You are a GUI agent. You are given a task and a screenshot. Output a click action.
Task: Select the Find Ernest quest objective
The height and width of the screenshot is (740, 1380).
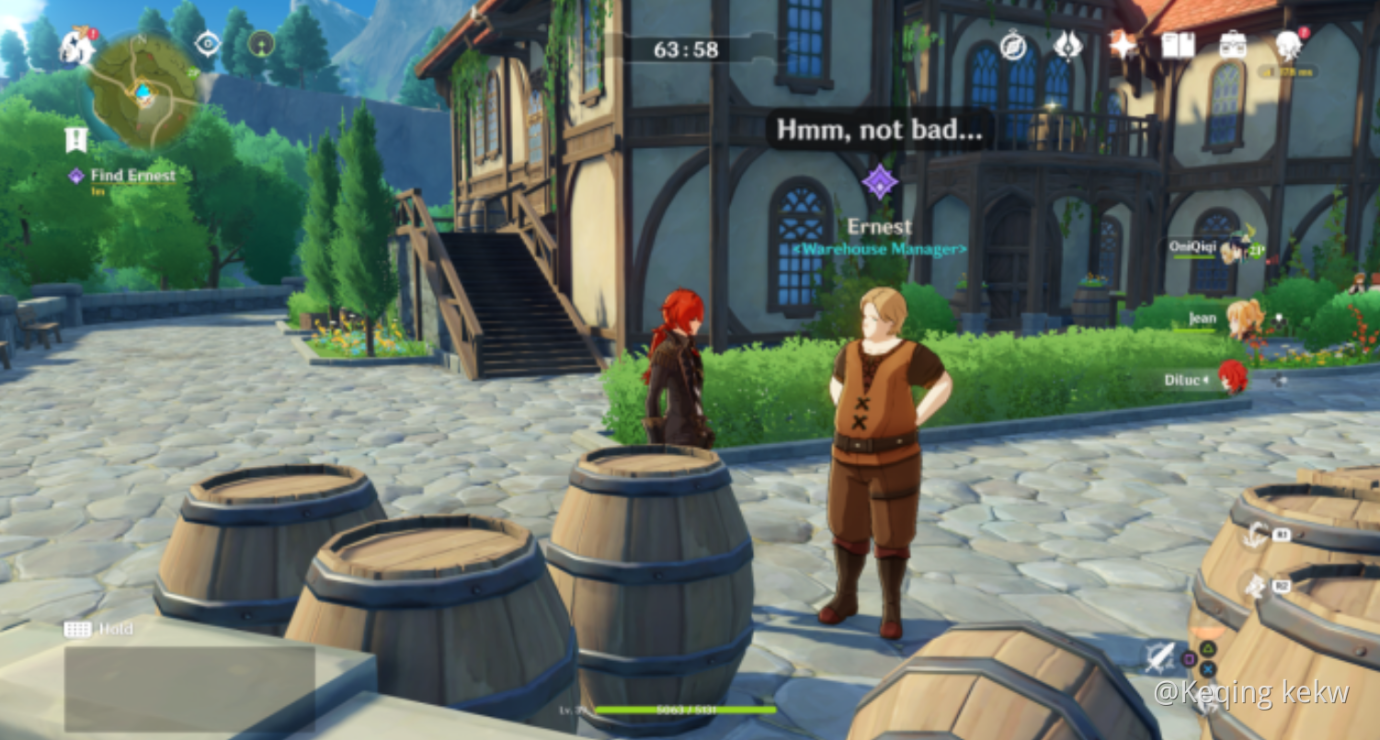(132, 175)
